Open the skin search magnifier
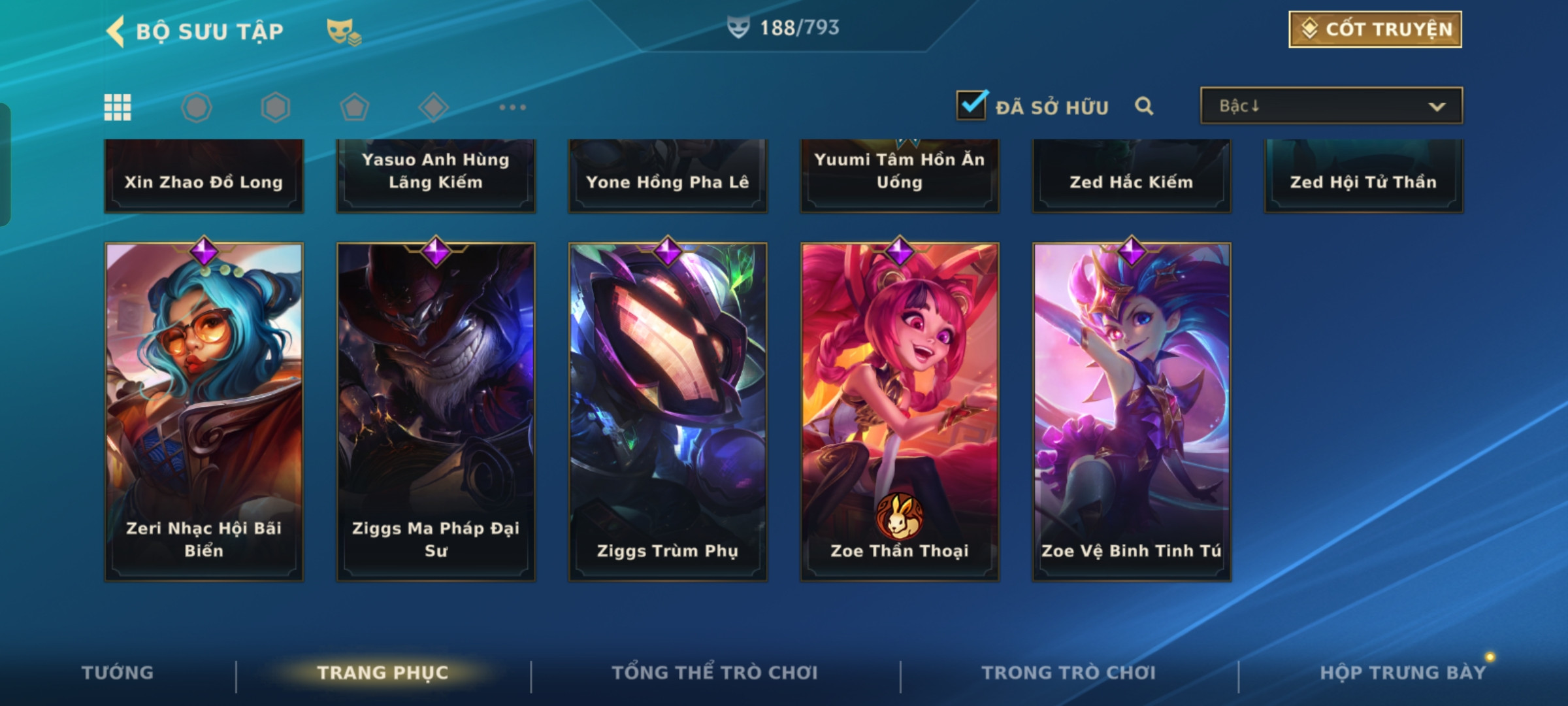 [x=1143, y=106]
